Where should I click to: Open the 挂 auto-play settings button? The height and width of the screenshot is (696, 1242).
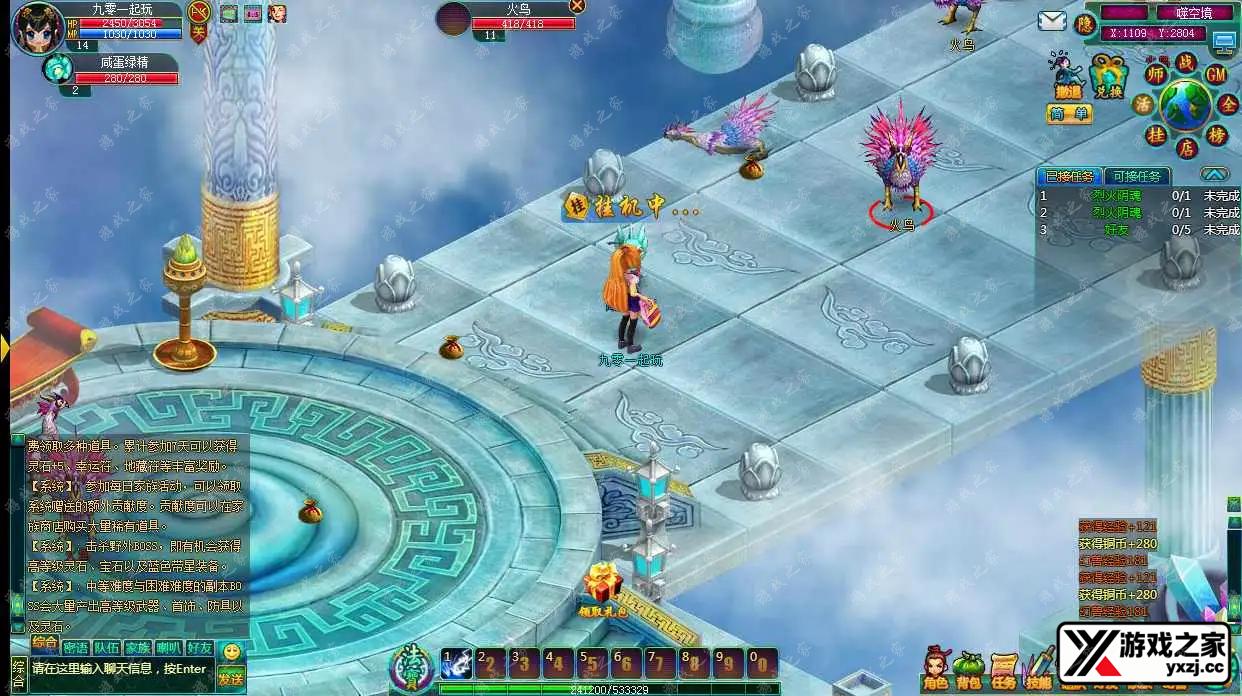pos(1156,135)
